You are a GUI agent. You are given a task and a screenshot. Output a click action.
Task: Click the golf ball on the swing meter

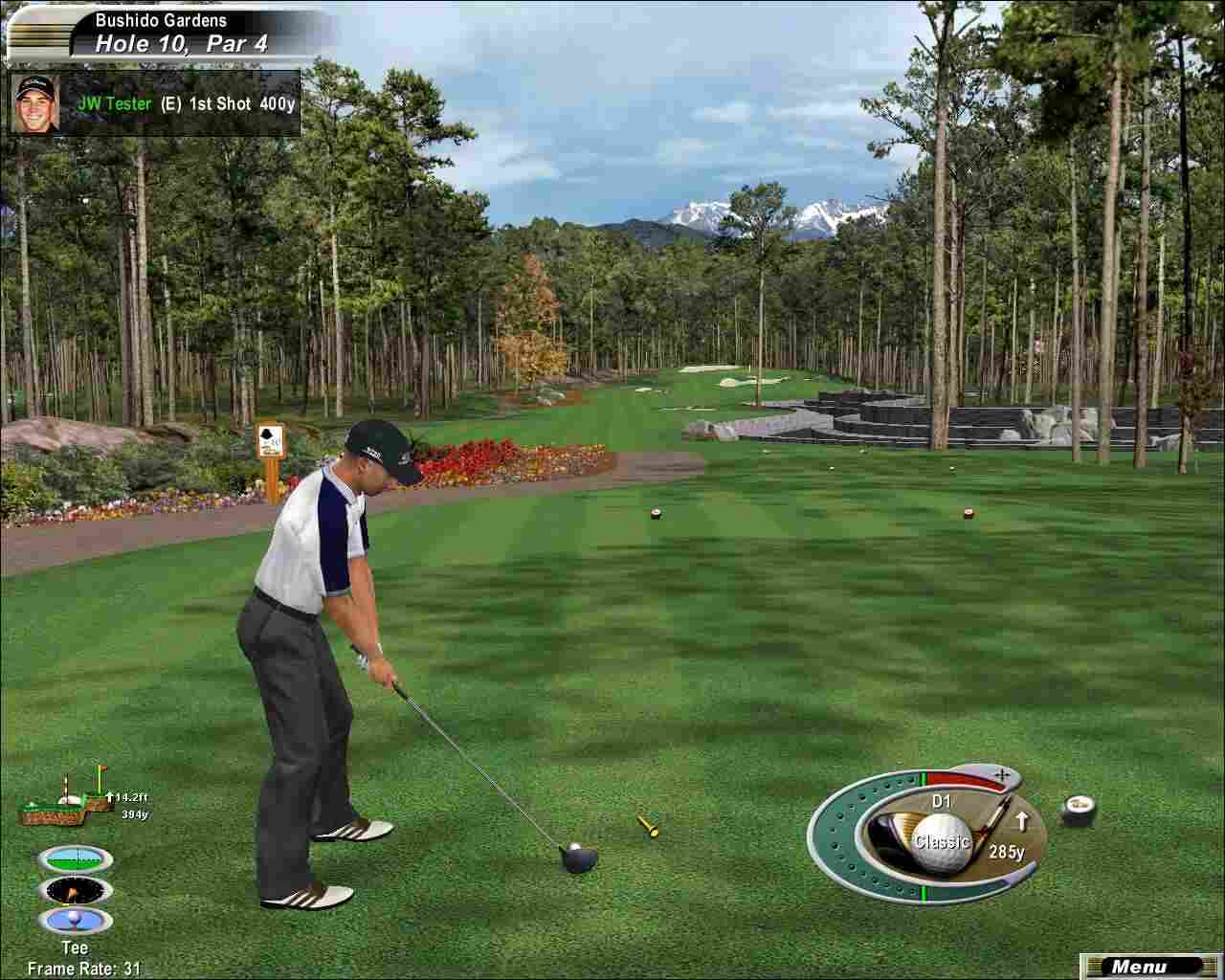[x=942, y=844]
